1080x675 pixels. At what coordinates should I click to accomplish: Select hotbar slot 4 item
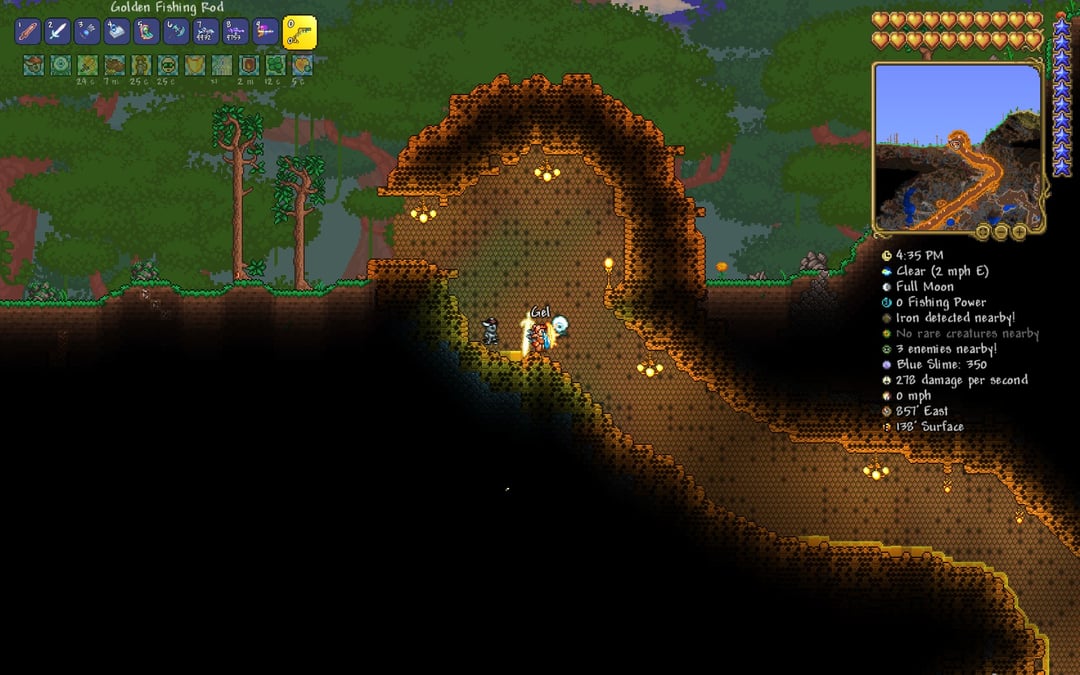pyautogui.click(x=117, y=31)
